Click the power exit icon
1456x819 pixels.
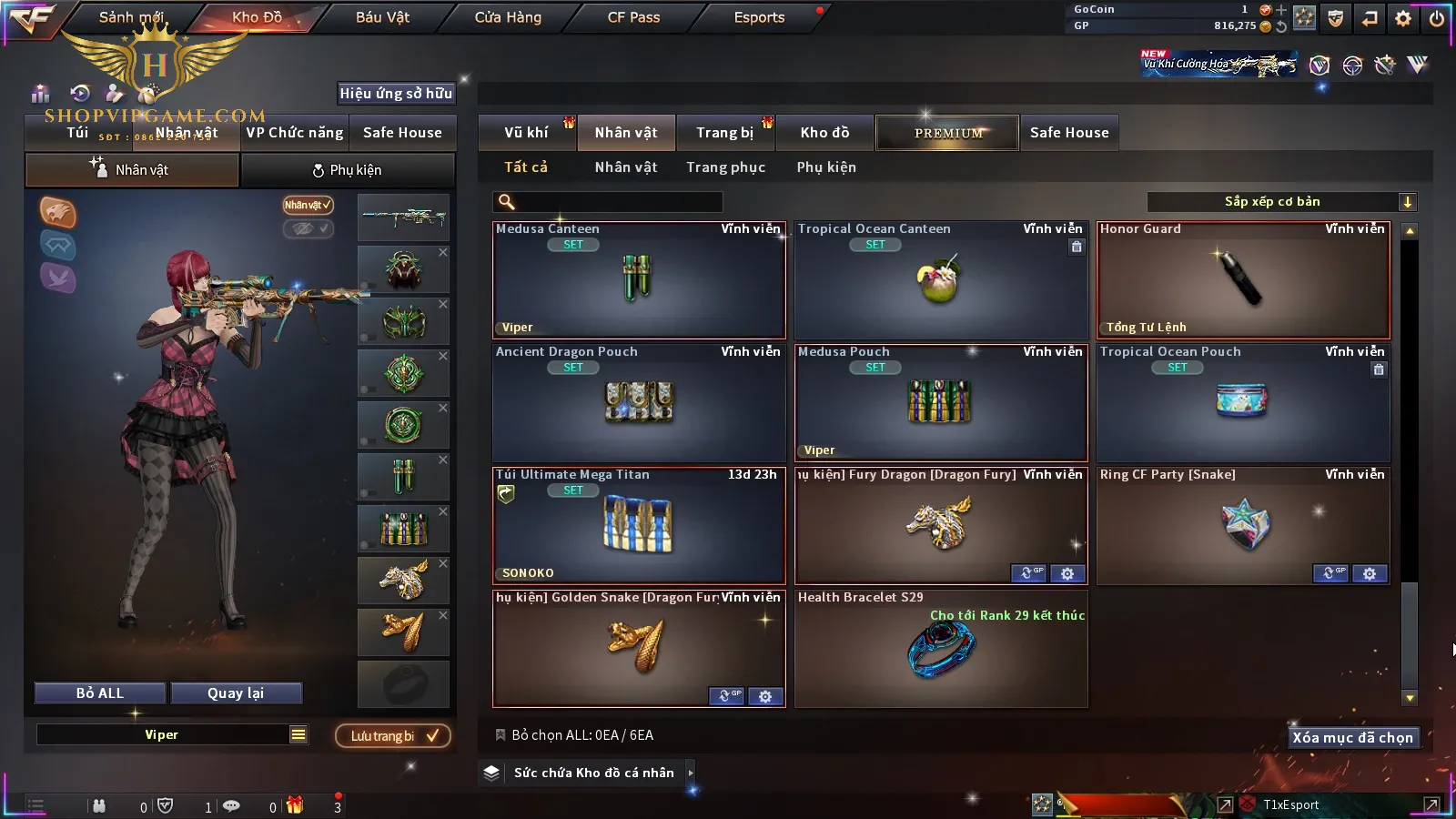pyautogui.click(x=1436, y=18)
